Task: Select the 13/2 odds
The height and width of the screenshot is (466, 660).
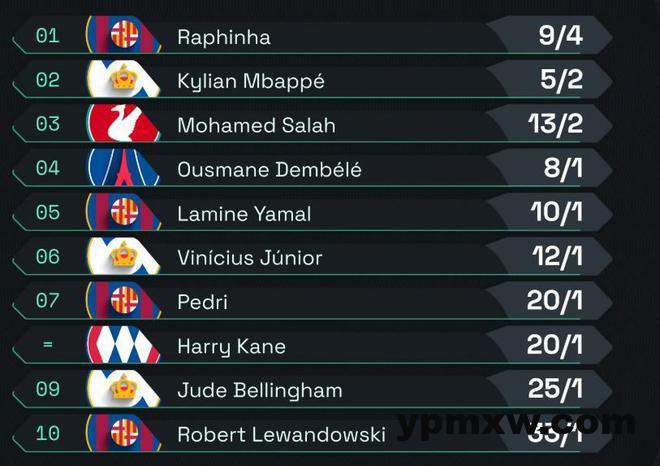Action: [553, 126]
